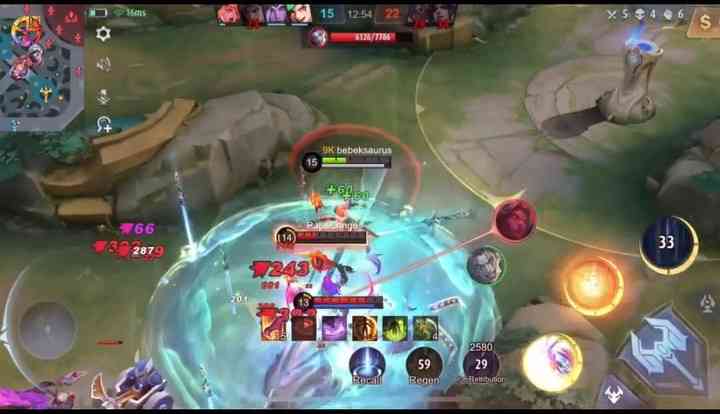Toggle the speaker sound icon

(103, 64)
